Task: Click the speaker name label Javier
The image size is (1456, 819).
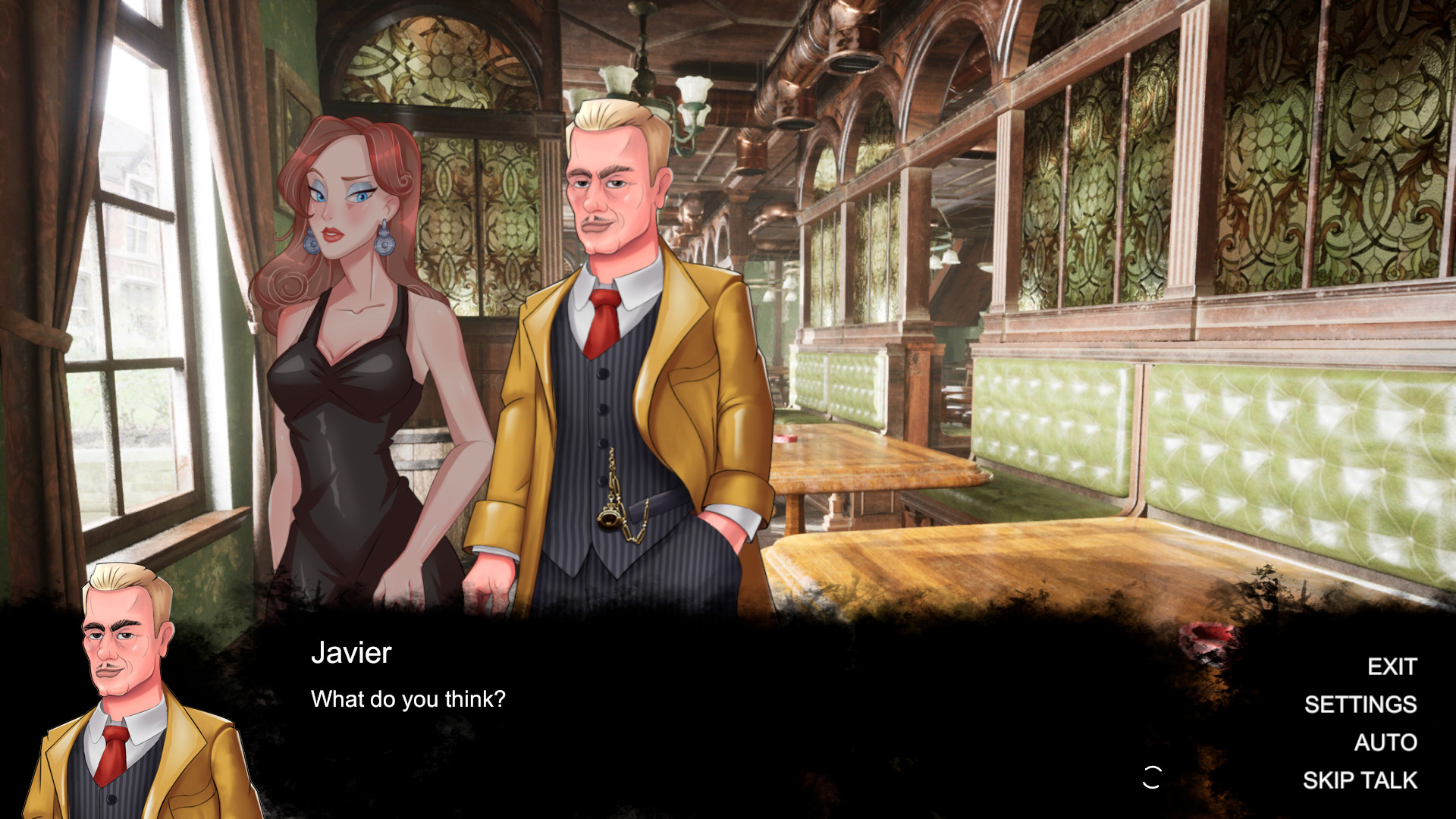Action: [x=351, y=653]
